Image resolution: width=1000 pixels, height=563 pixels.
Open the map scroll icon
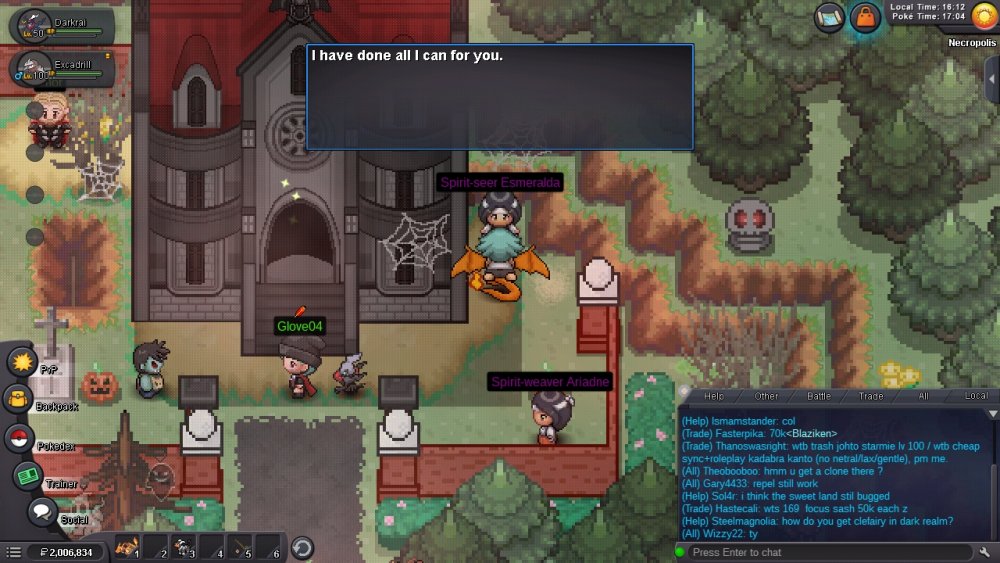pos(829,17)
